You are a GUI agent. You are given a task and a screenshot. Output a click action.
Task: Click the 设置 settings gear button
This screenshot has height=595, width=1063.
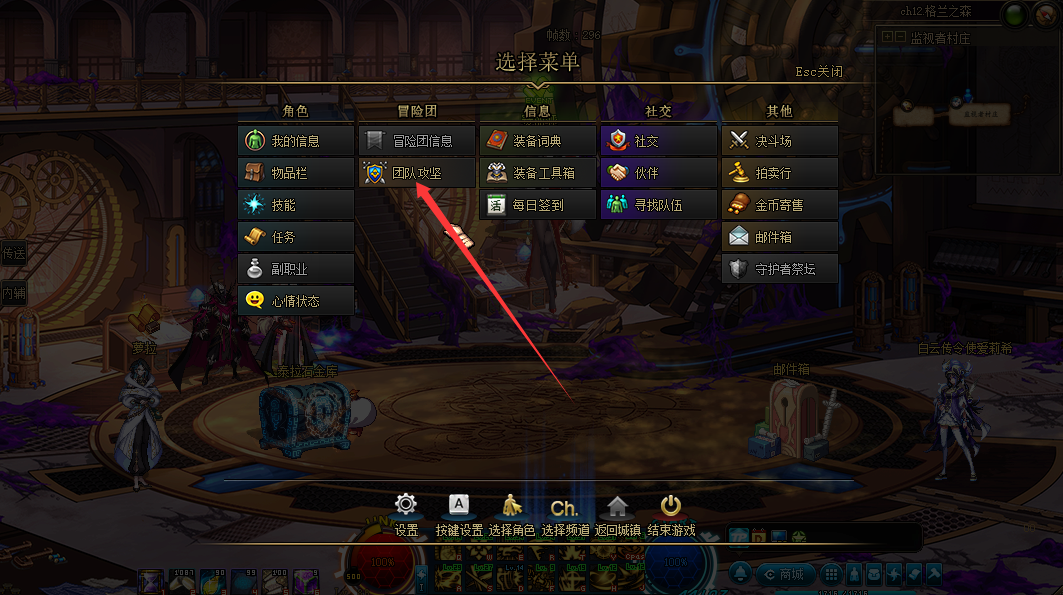[406, 511]
